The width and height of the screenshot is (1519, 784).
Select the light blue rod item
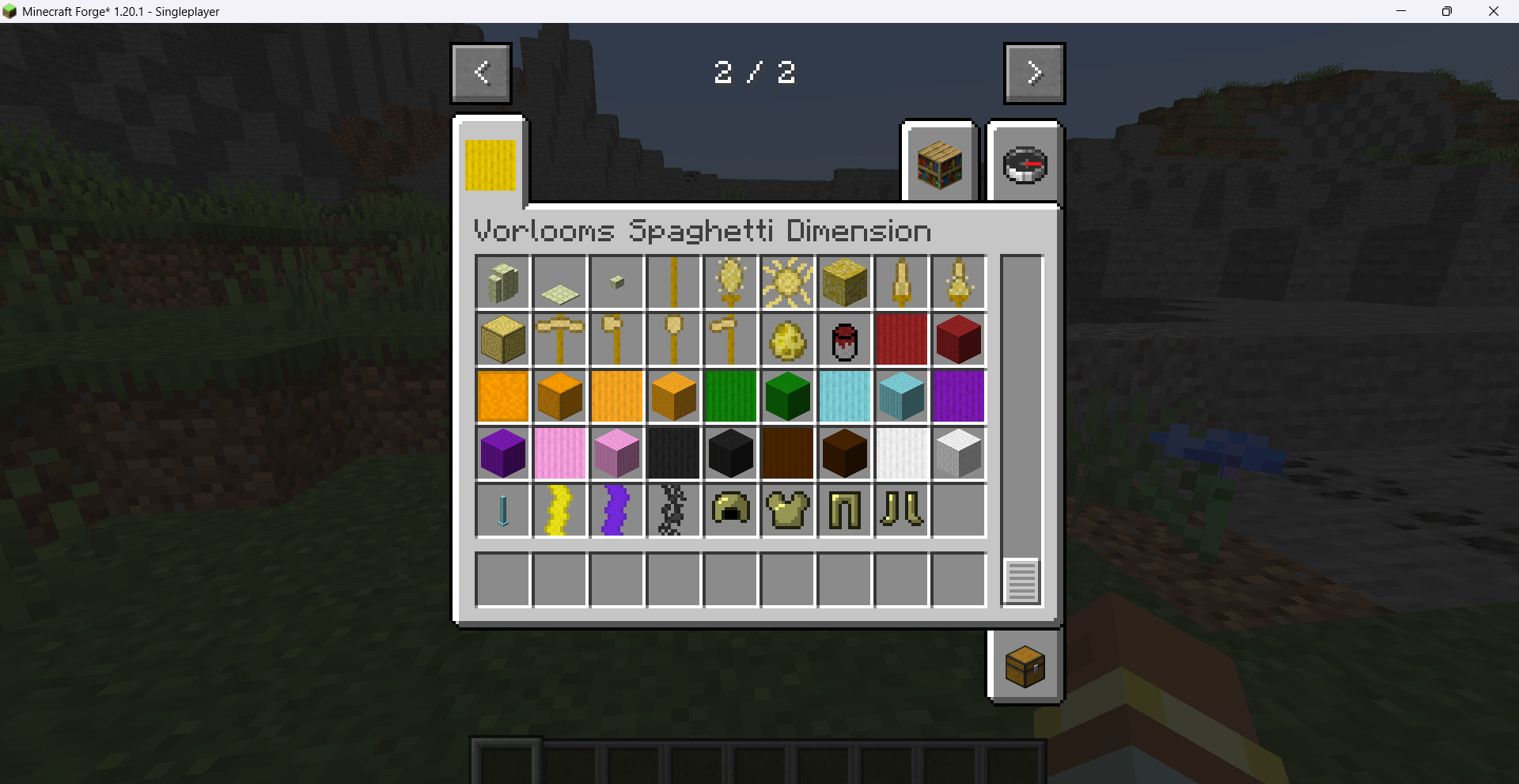click(x=502, y=510)
